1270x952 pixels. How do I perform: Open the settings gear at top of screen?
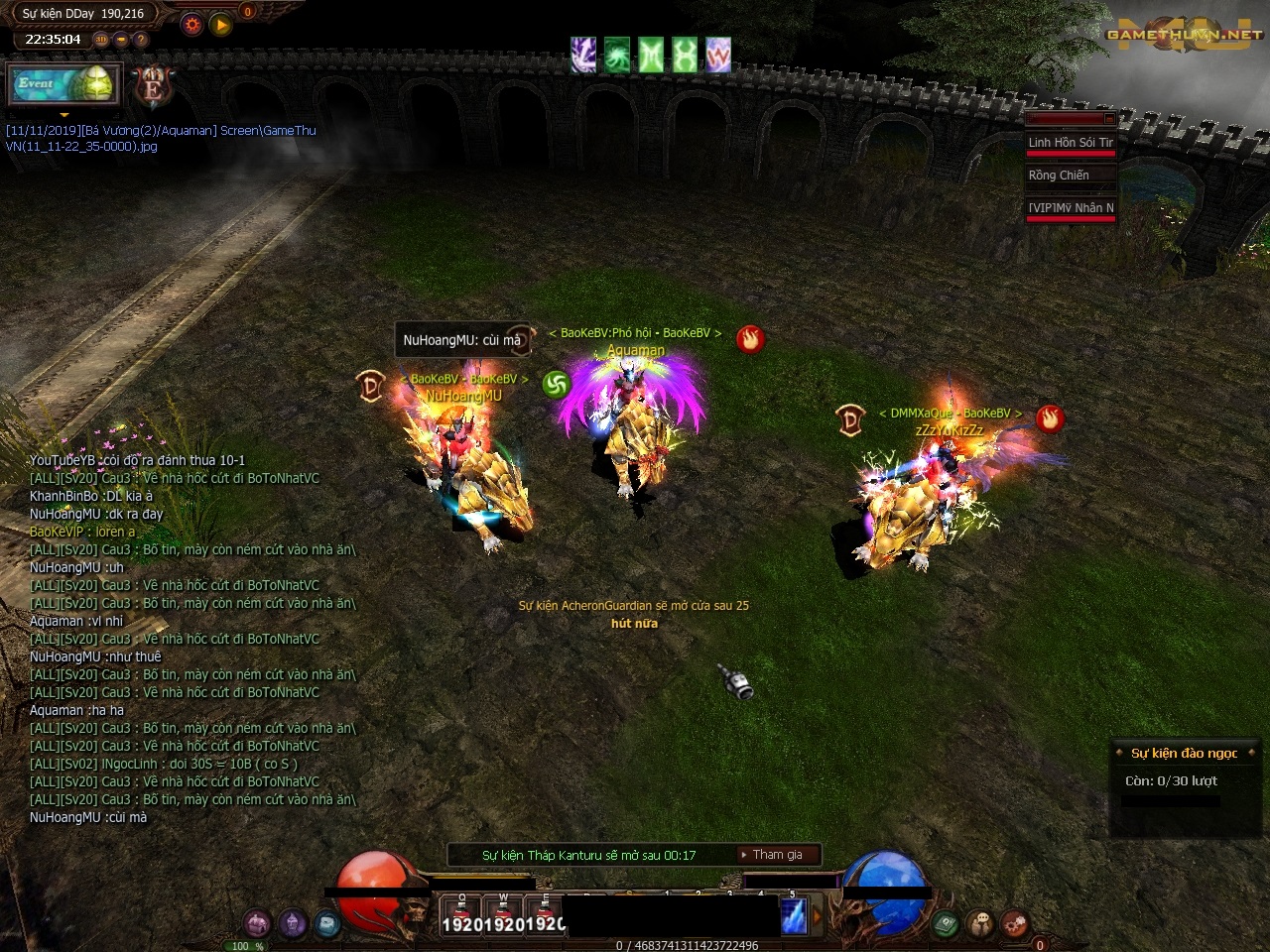click(x=191, y=25)
